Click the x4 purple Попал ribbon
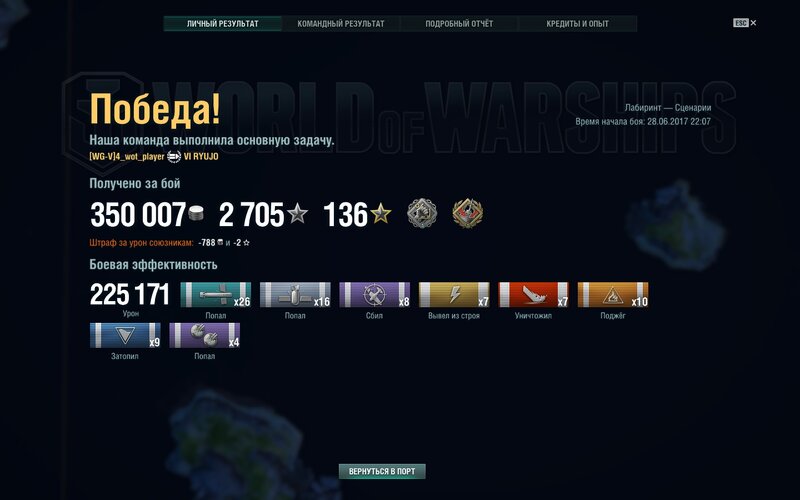Screen dimensions: 800x500 205,335
